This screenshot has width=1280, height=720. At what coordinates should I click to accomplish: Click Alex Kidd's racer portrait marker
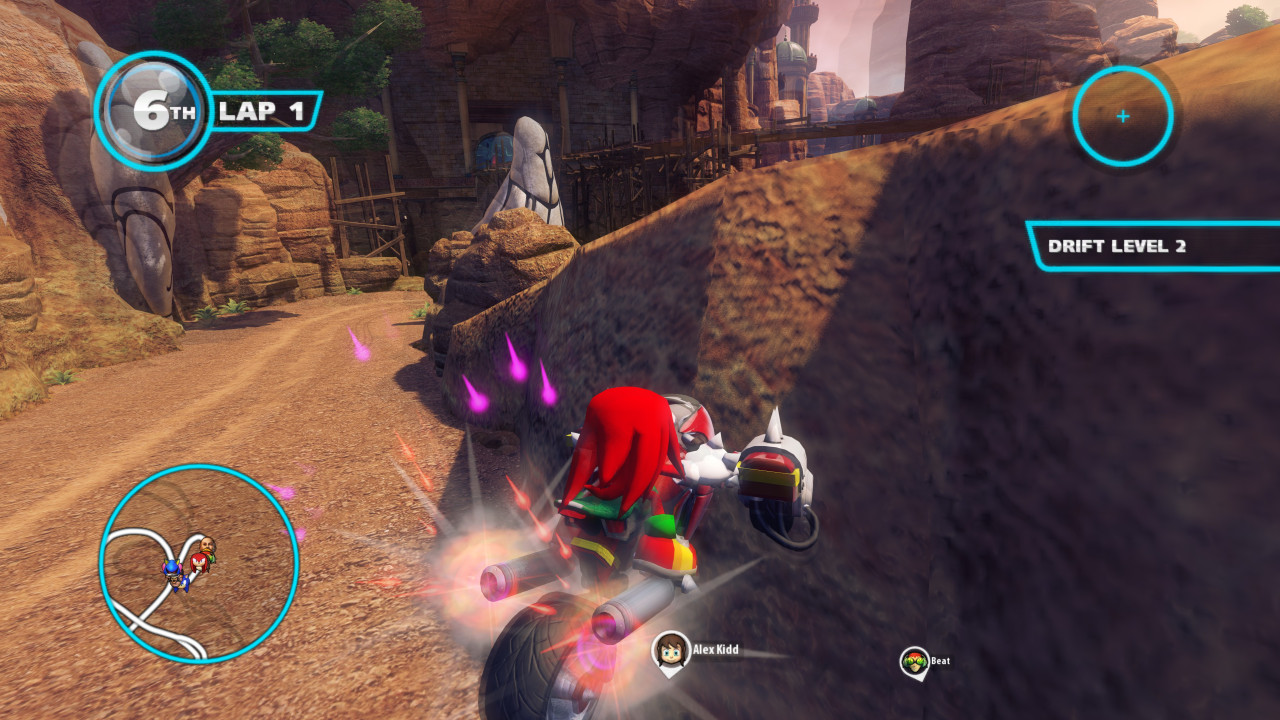coord(670,651)
